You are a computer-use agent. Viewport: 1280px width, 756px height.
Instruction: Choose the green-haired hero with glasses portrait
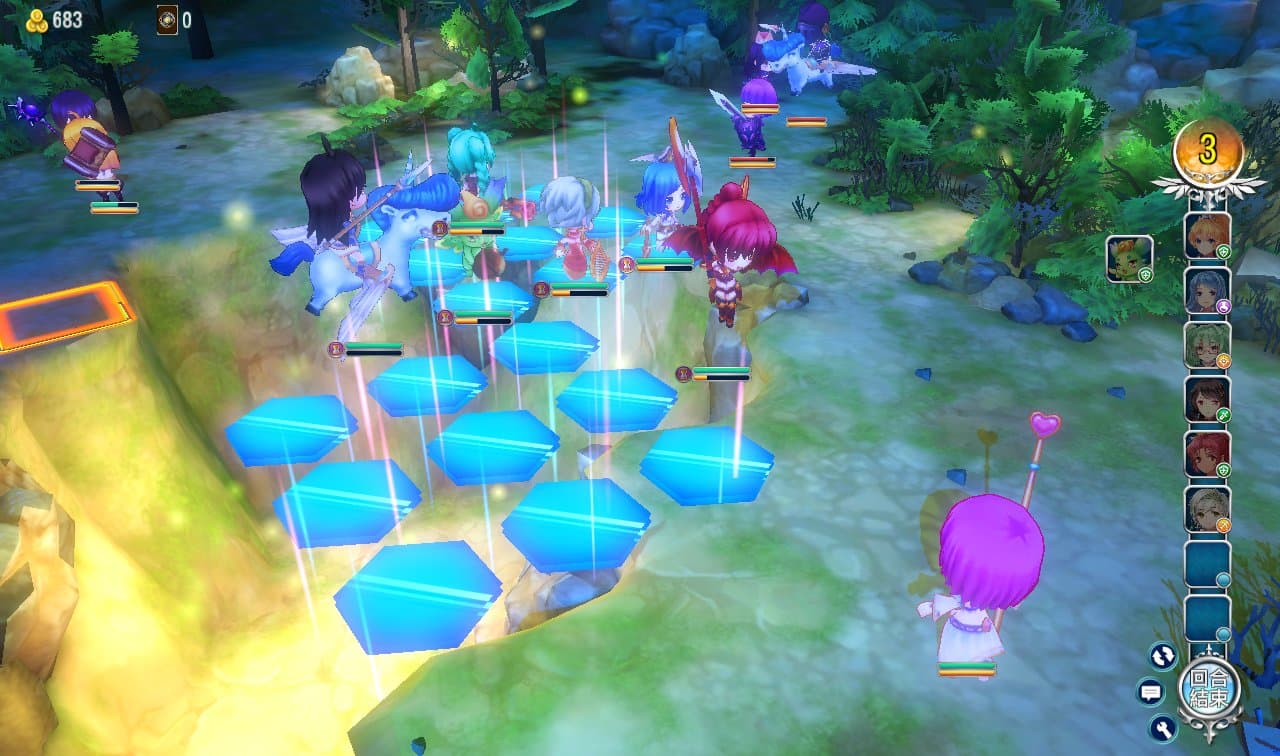tap(1207, 345)
